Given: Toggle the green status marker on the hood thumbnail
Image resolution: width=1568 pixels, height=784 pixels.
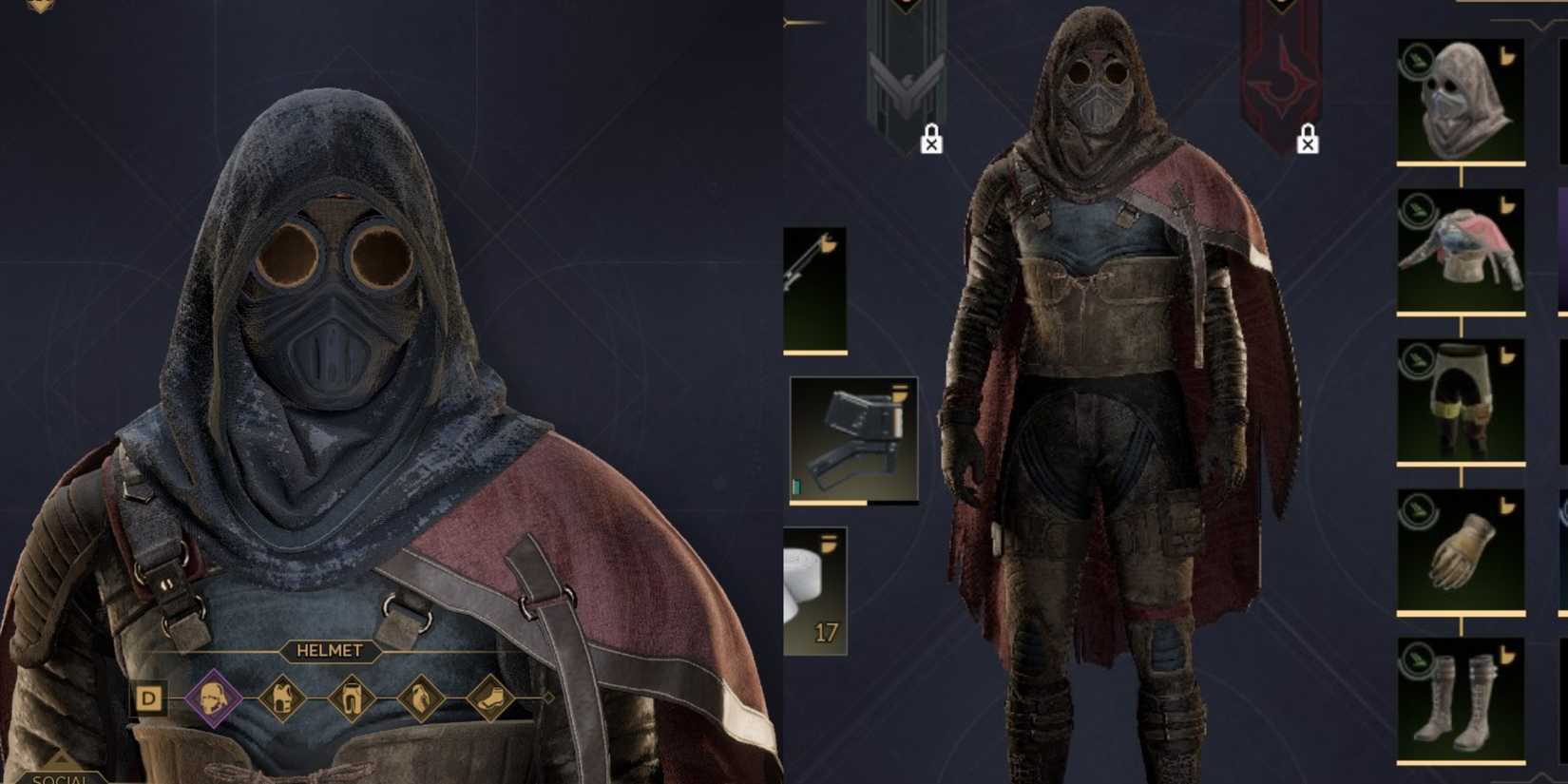Looking at the screenshot, I should tap(1418, 58).
